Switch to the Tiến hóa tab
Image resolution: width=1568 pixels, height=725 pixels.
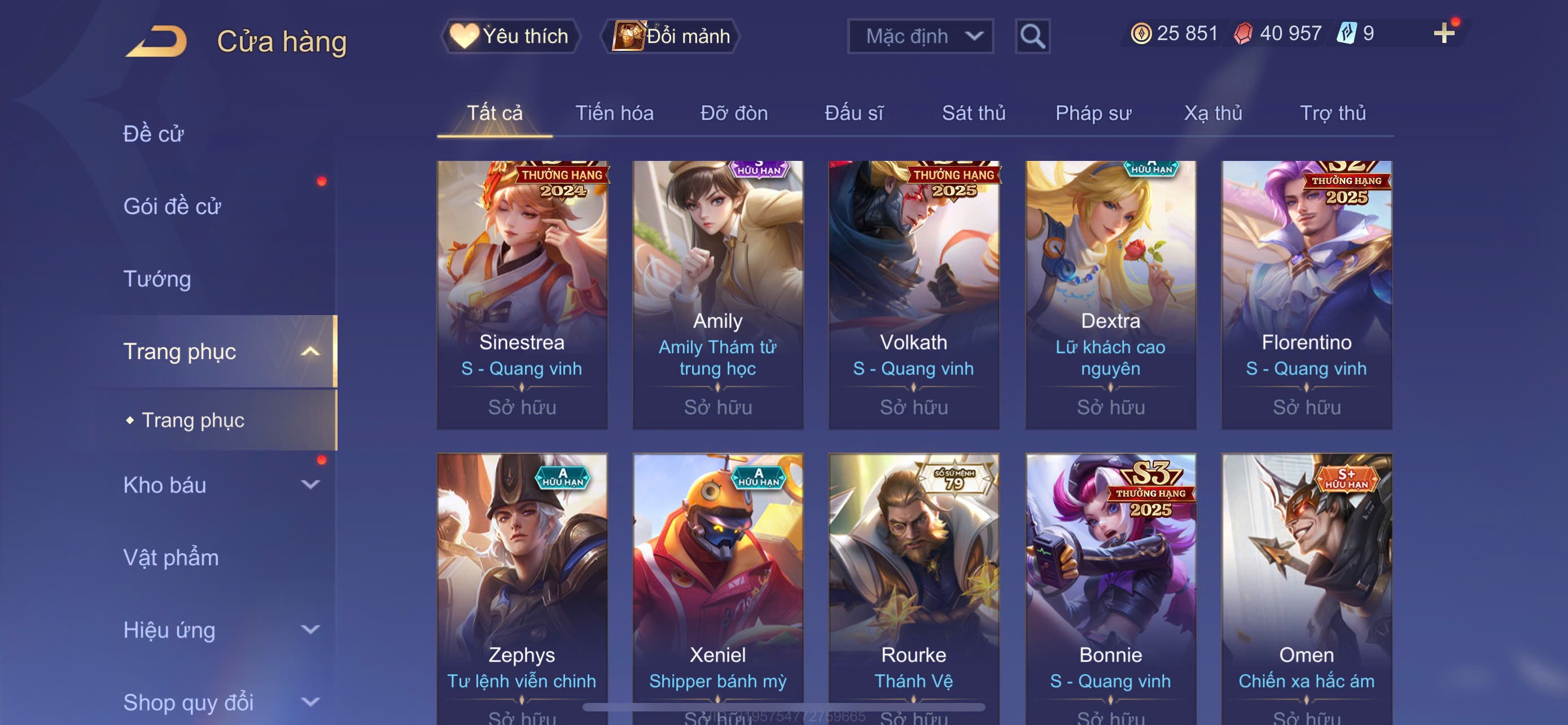point(614,113)
